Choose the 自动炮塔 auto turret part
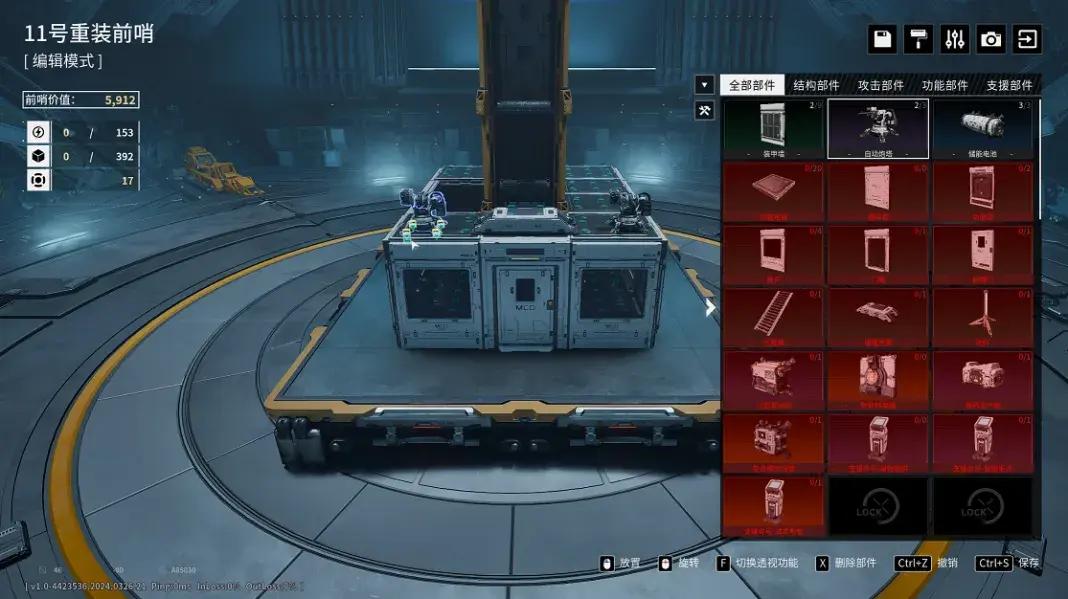The image size is (1068, 599). pos(878,129)
